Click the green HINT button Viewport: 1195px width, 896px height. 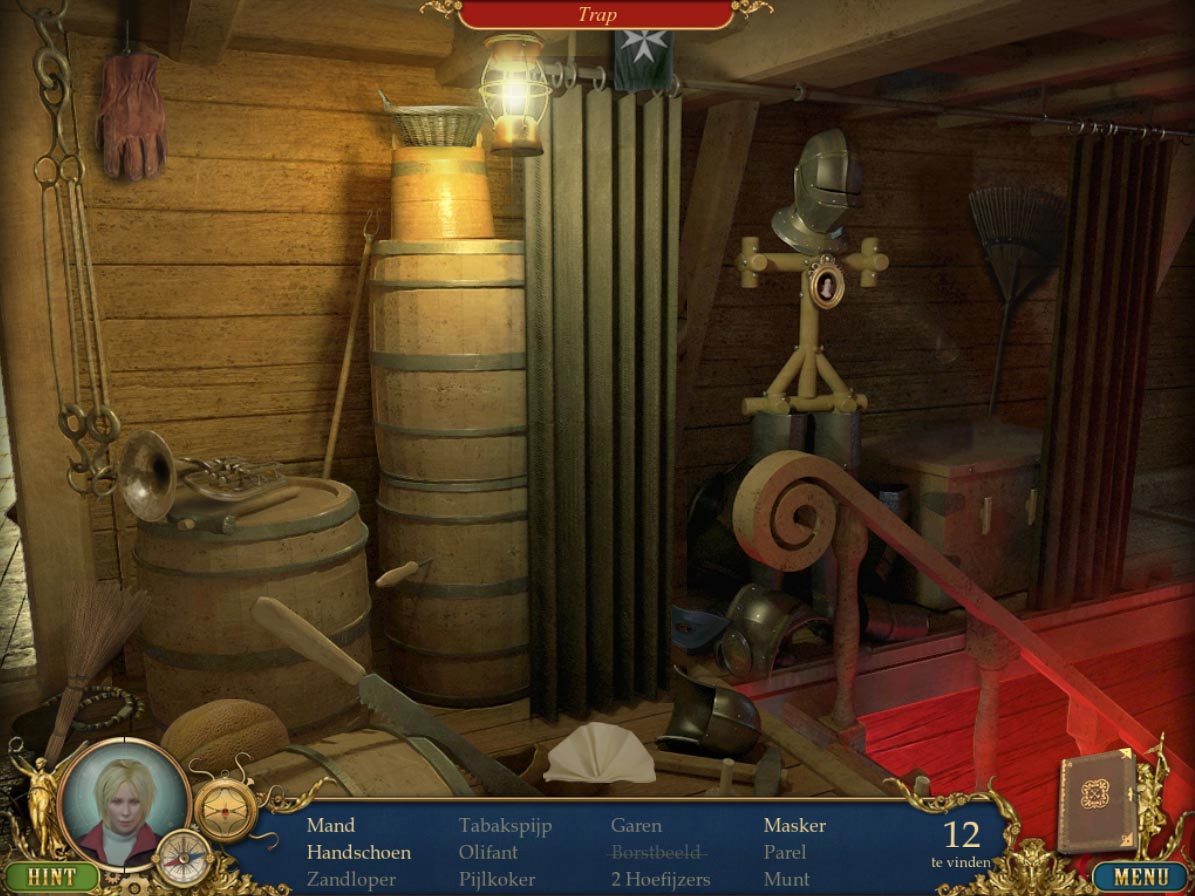50,878
